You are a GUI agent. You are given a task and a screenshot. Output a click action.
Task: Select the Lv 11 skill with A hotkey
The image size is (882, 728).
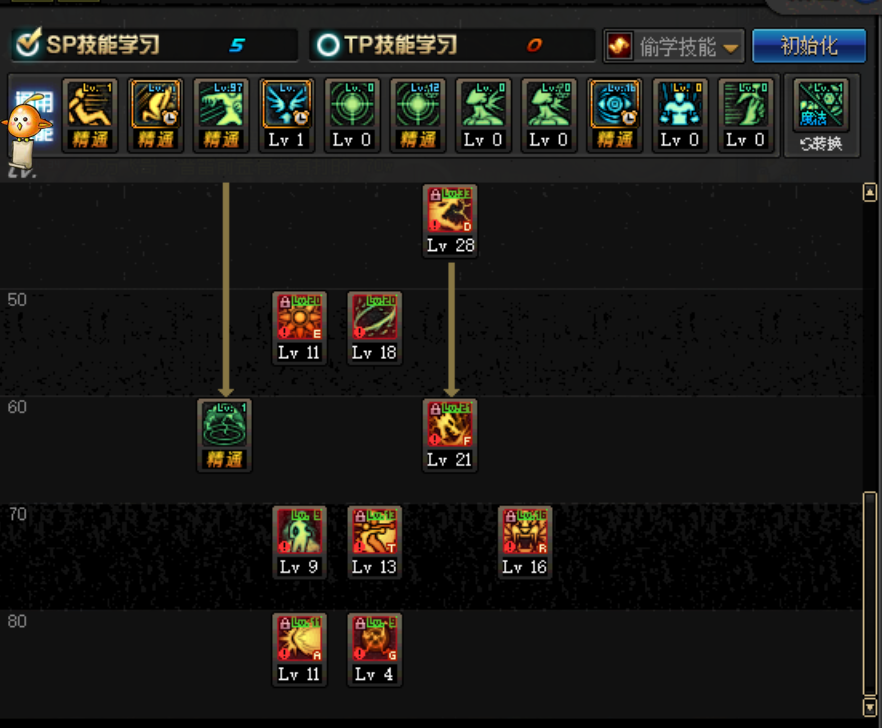[299, 640]
